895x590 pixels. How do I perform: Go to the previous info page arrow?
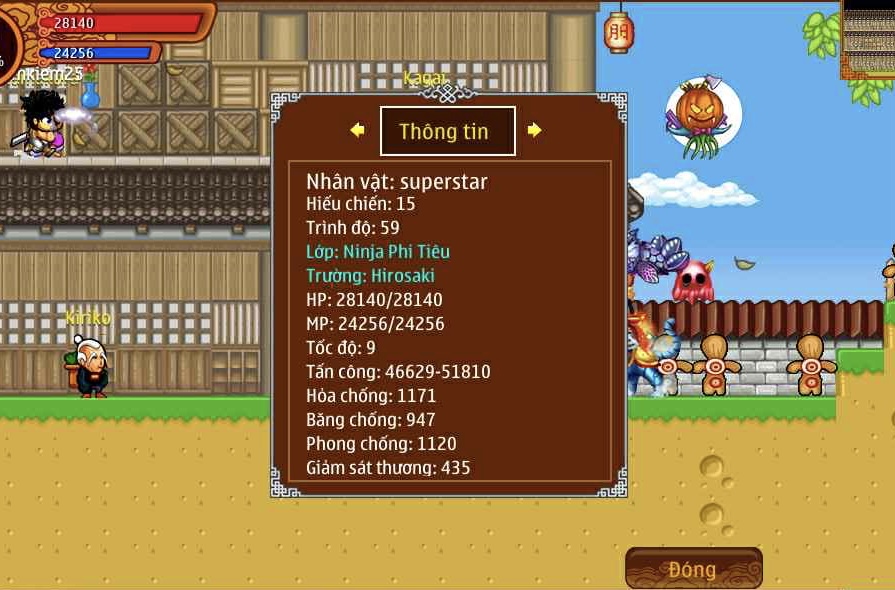coord(357,130)
